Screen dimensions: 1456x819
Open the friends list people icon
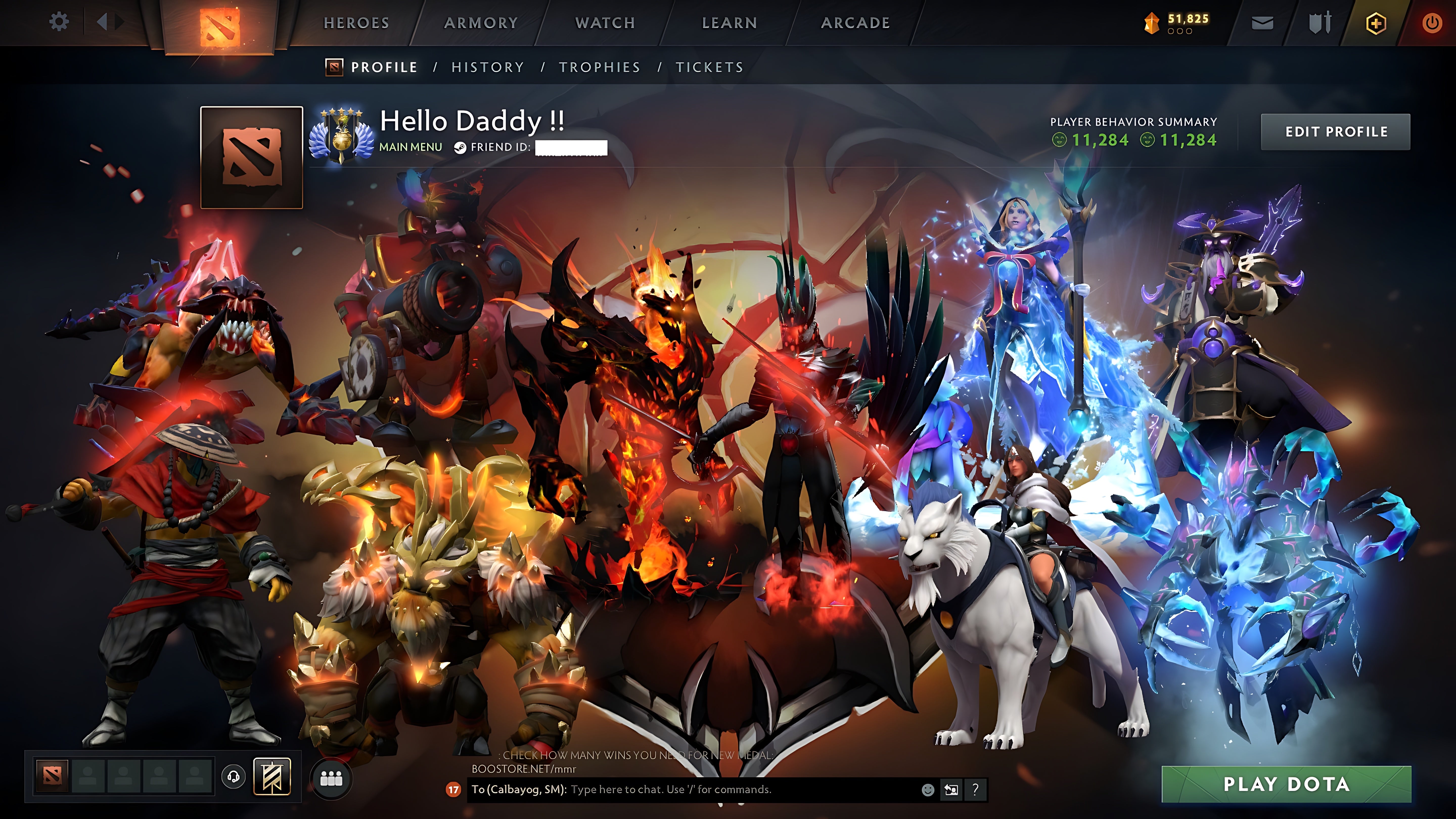(x=331, y=779)
